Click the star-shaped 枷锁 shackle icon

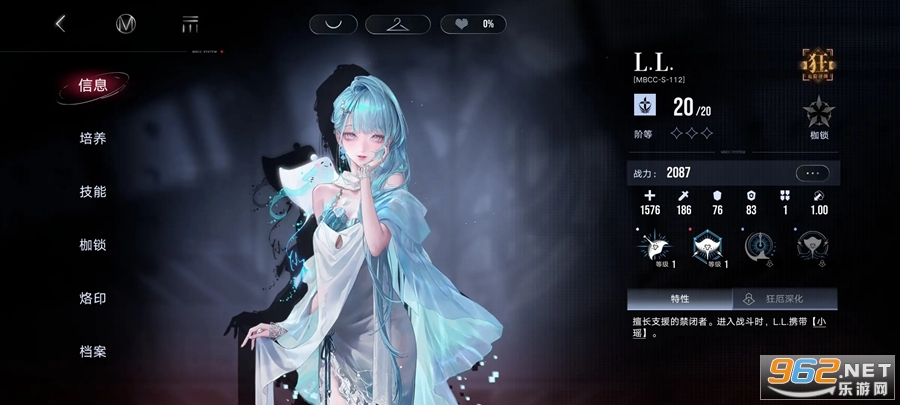[820, 113]
